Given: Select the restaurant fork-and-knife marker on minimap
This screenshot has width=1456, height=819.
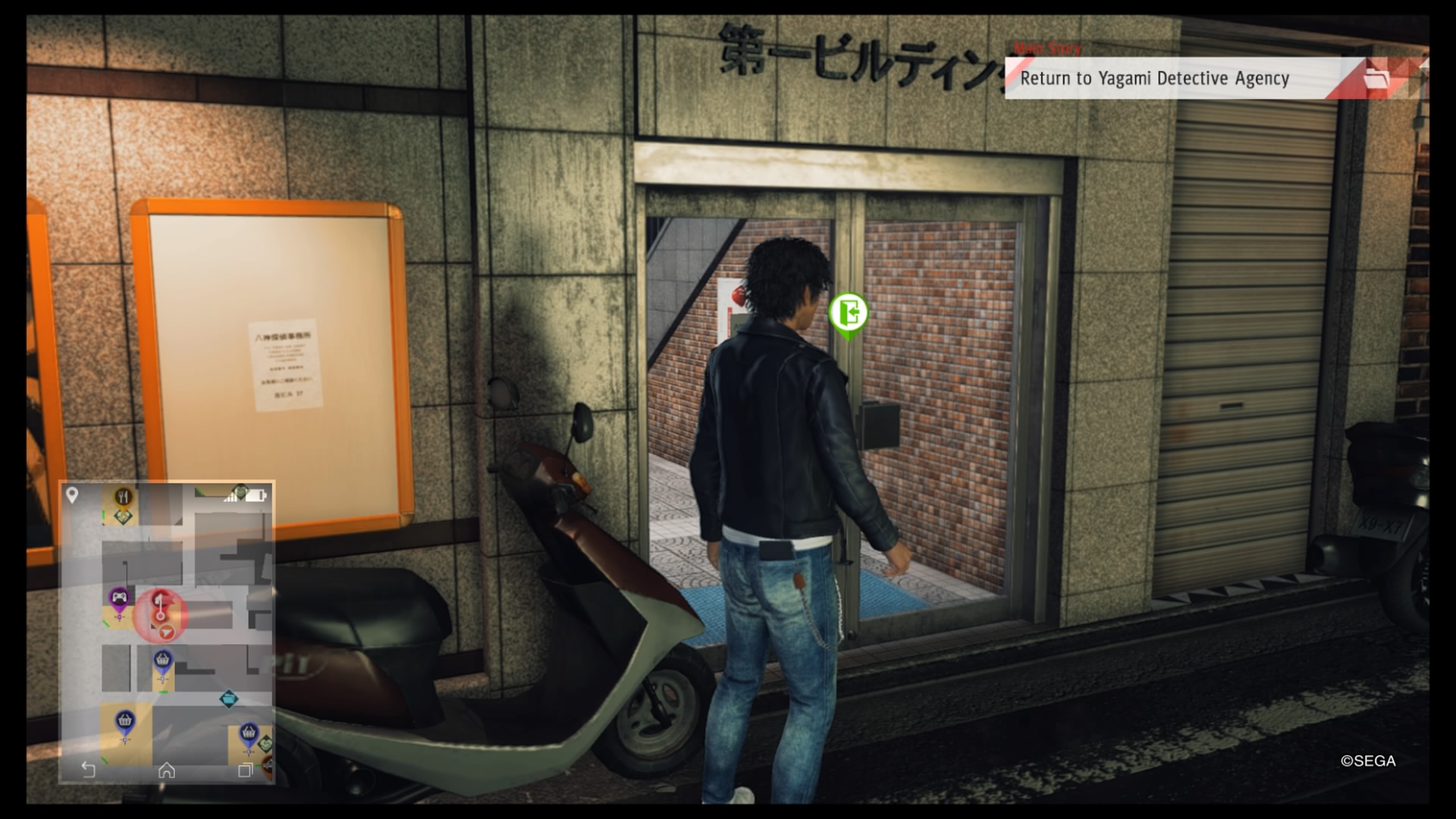Looking at the screenshot, I should [x=123, y=494].
